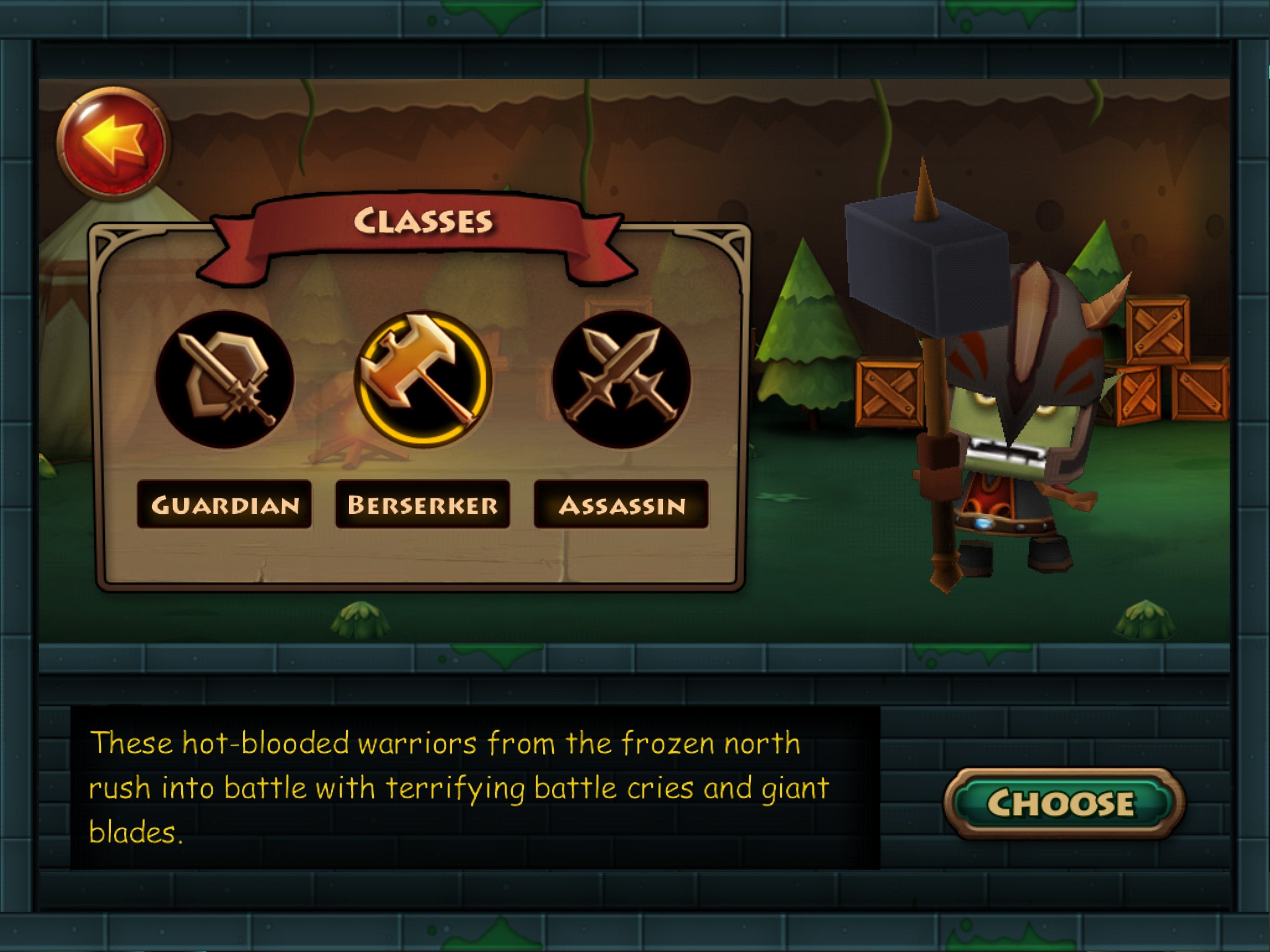Confirm class with the Choose button
This screenshot has height=952, width=1270.
coord(1063,803)
